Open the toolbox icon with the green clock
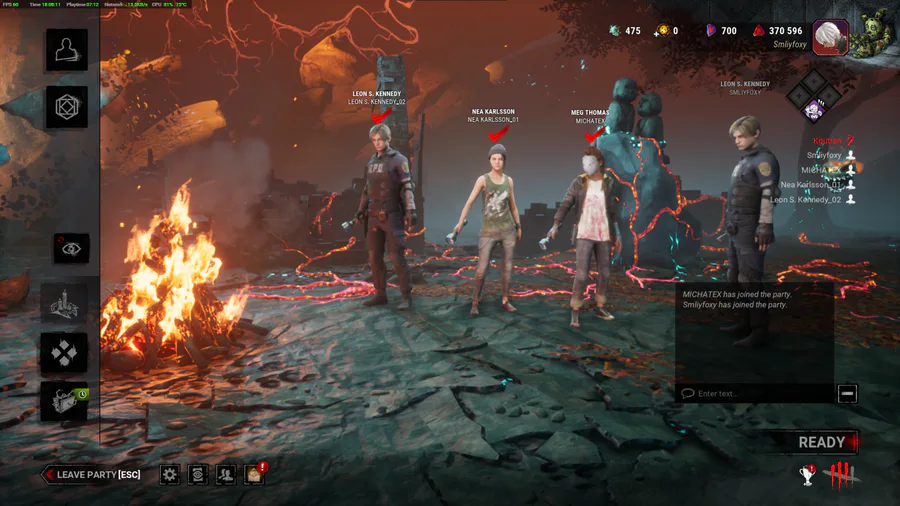Screen dimensions: 900x506 coord(66,401)
